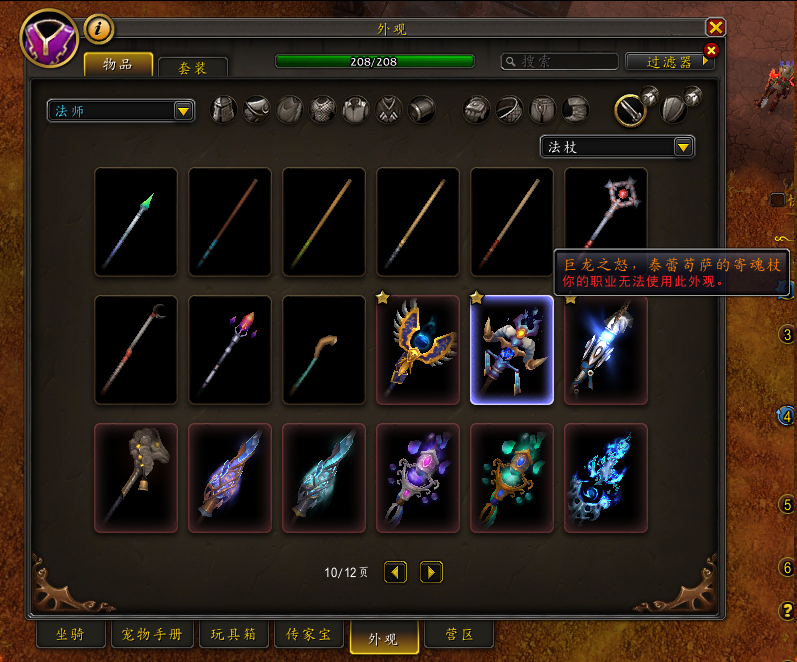
Task: Switch to the 套装 tab
Action: (x=193, y=68)
